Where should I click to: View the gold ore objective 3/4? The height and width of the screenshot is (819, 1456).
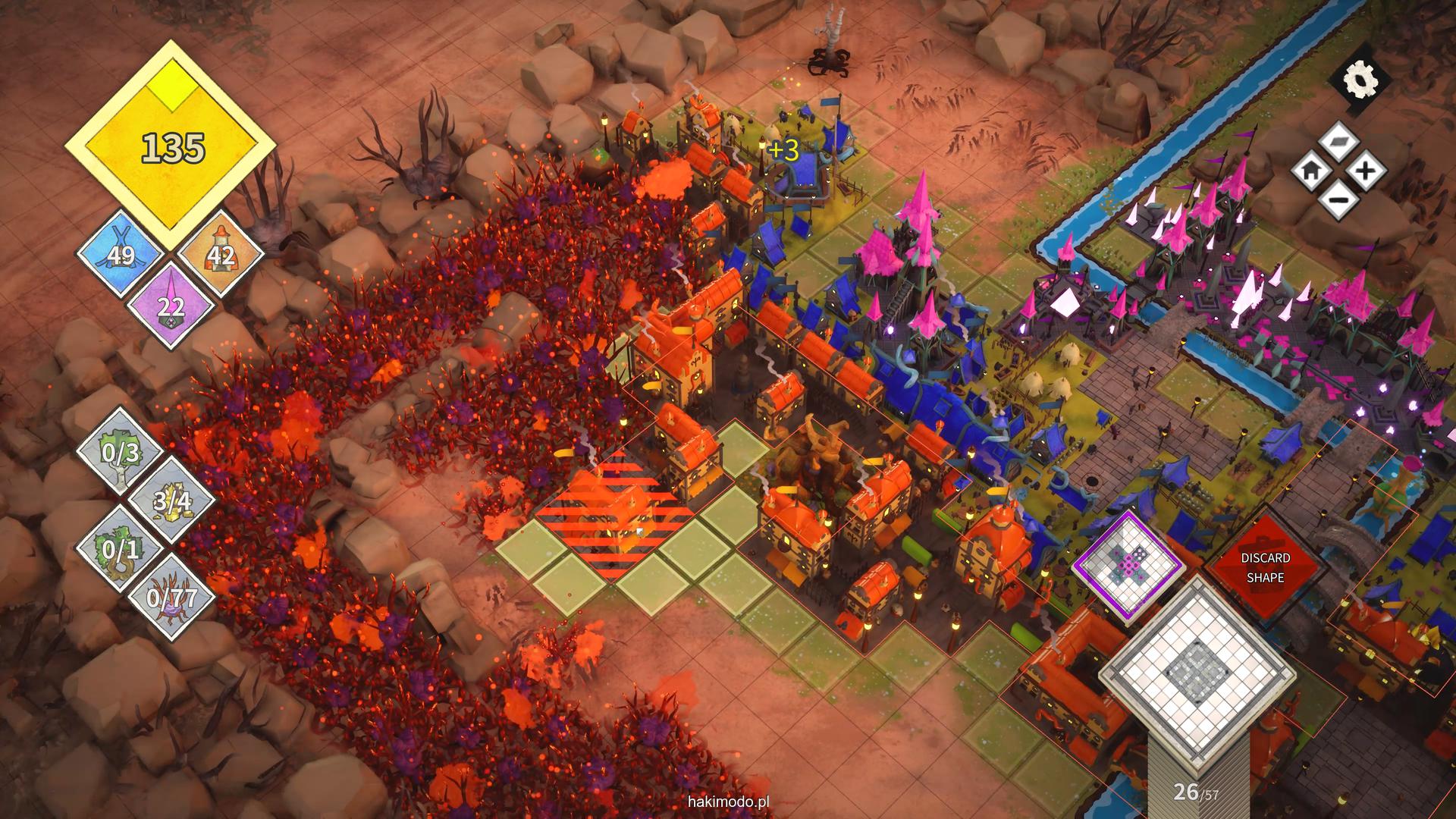[x=171, y=500]
